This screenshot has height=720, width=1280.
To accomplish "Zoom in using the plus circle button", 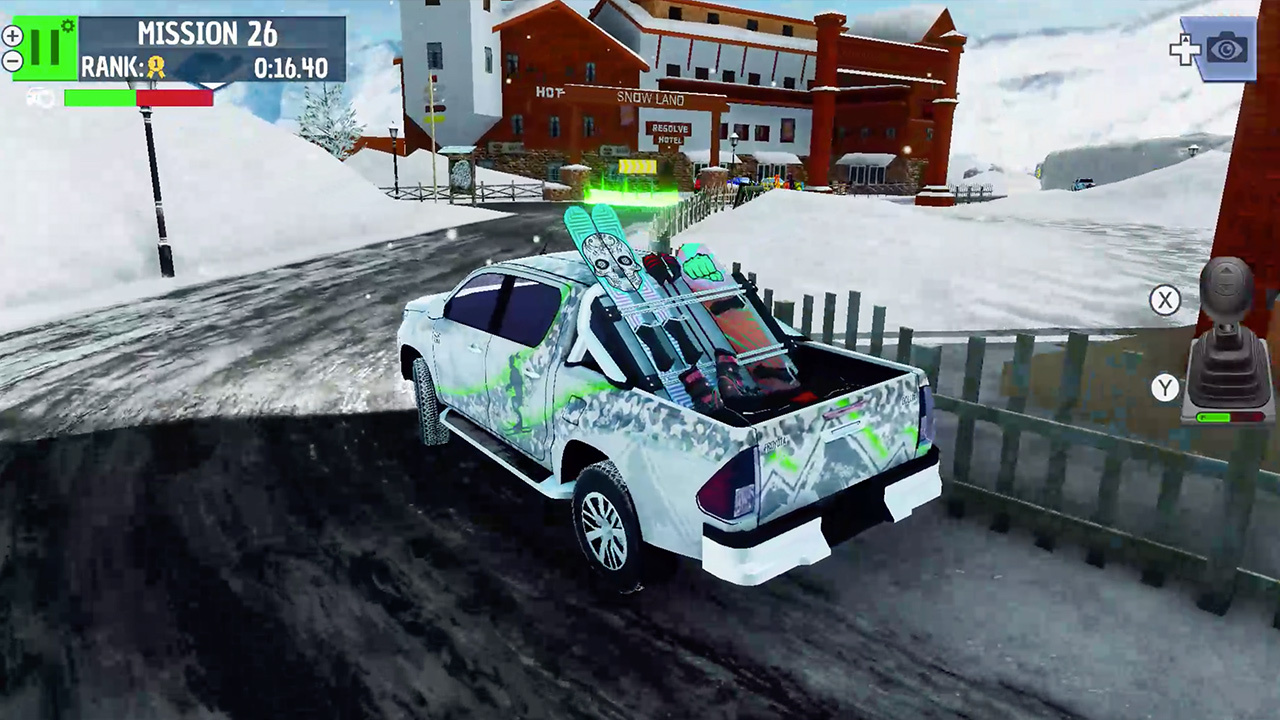I will click(x=13, y=36).
